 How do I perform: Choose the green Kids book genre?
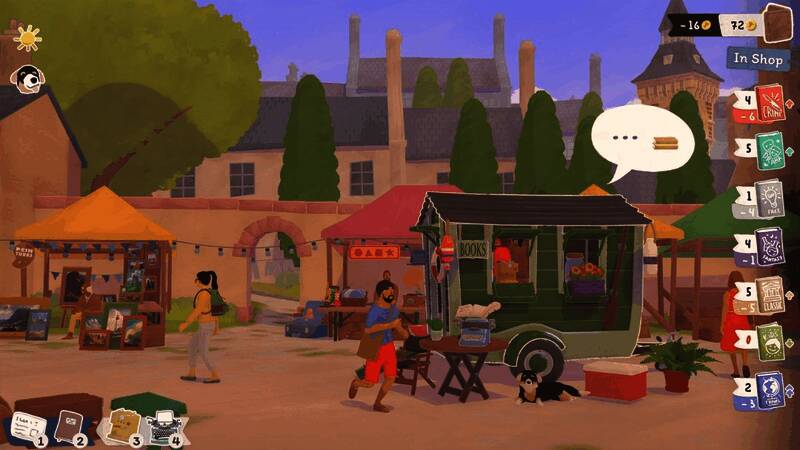point(770,151)
